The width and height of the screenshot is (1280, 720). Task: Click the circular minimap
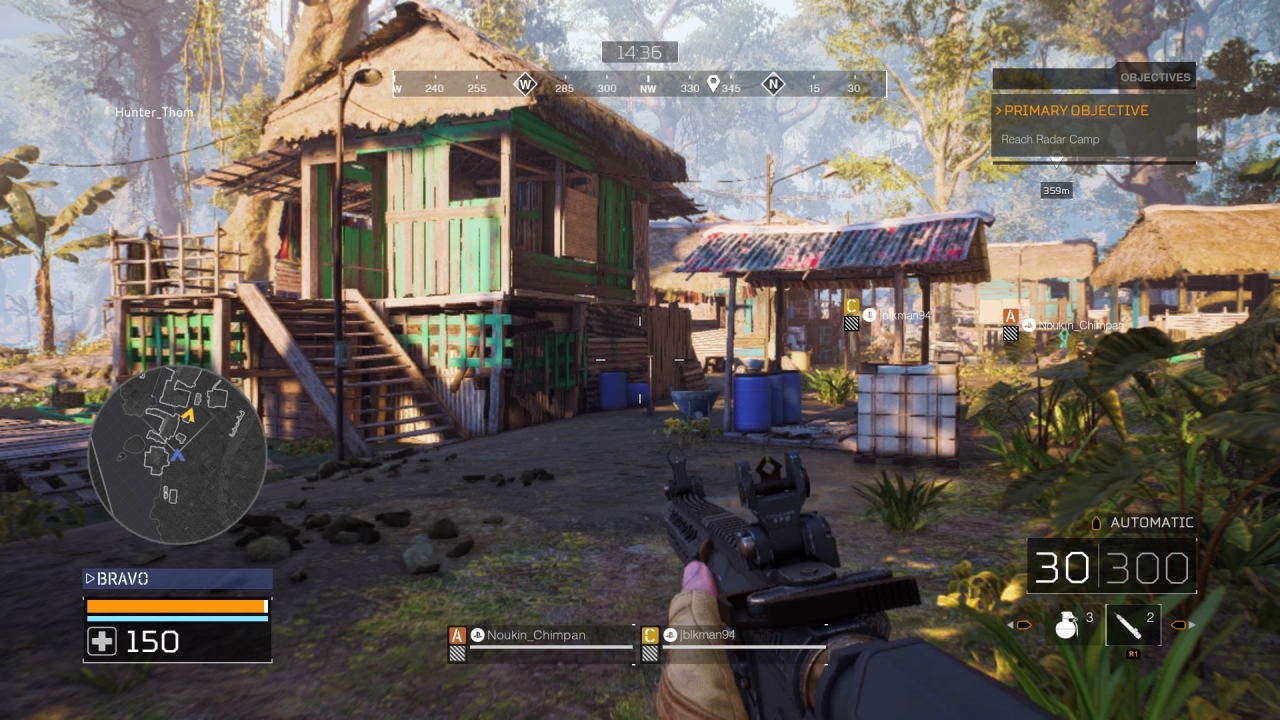click(x=177, y=456)
